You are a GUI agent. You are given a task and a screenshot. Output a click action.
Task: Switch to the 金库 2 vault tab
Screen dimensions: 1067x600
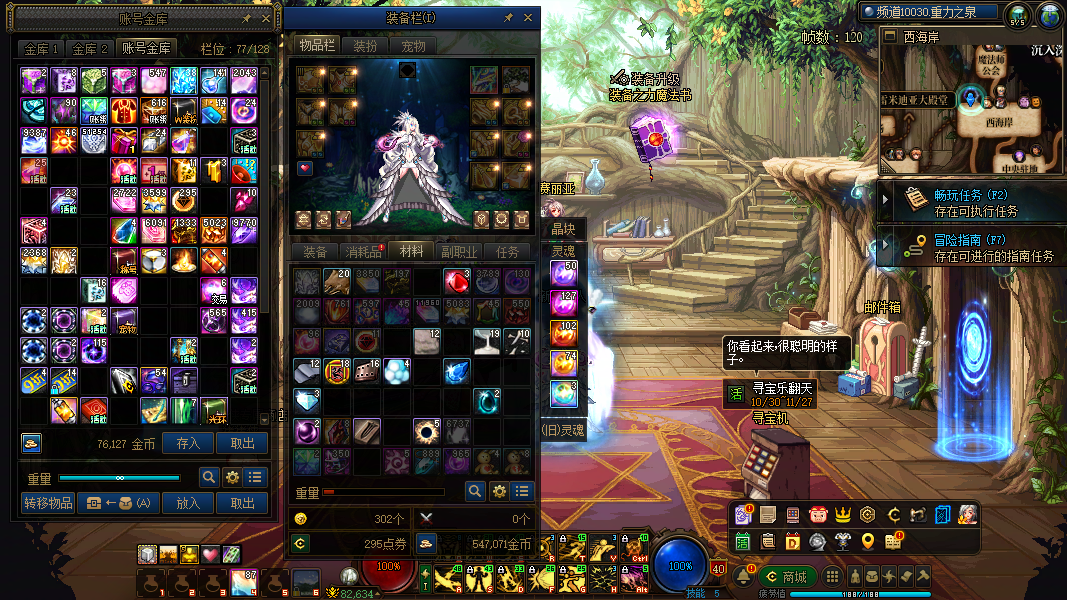(x=89, y=48)
